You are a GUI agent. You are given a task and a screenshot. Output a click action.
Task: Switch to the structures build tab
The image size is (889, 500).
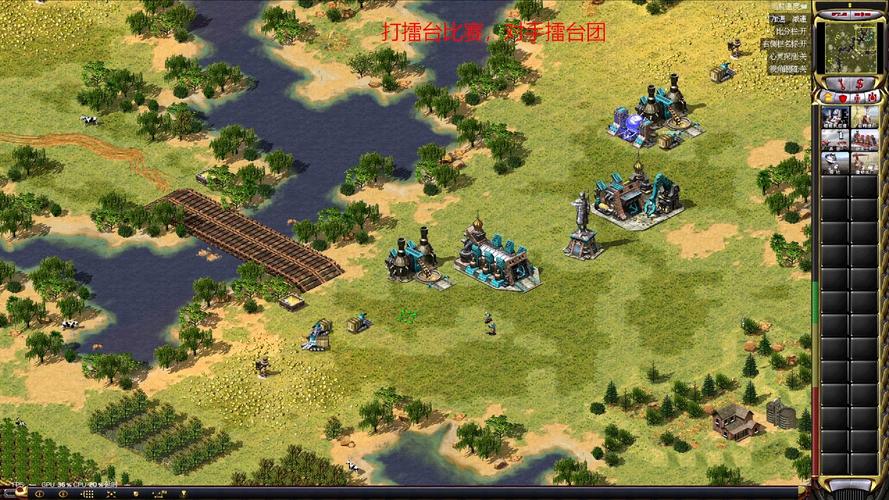coord(827,97)
